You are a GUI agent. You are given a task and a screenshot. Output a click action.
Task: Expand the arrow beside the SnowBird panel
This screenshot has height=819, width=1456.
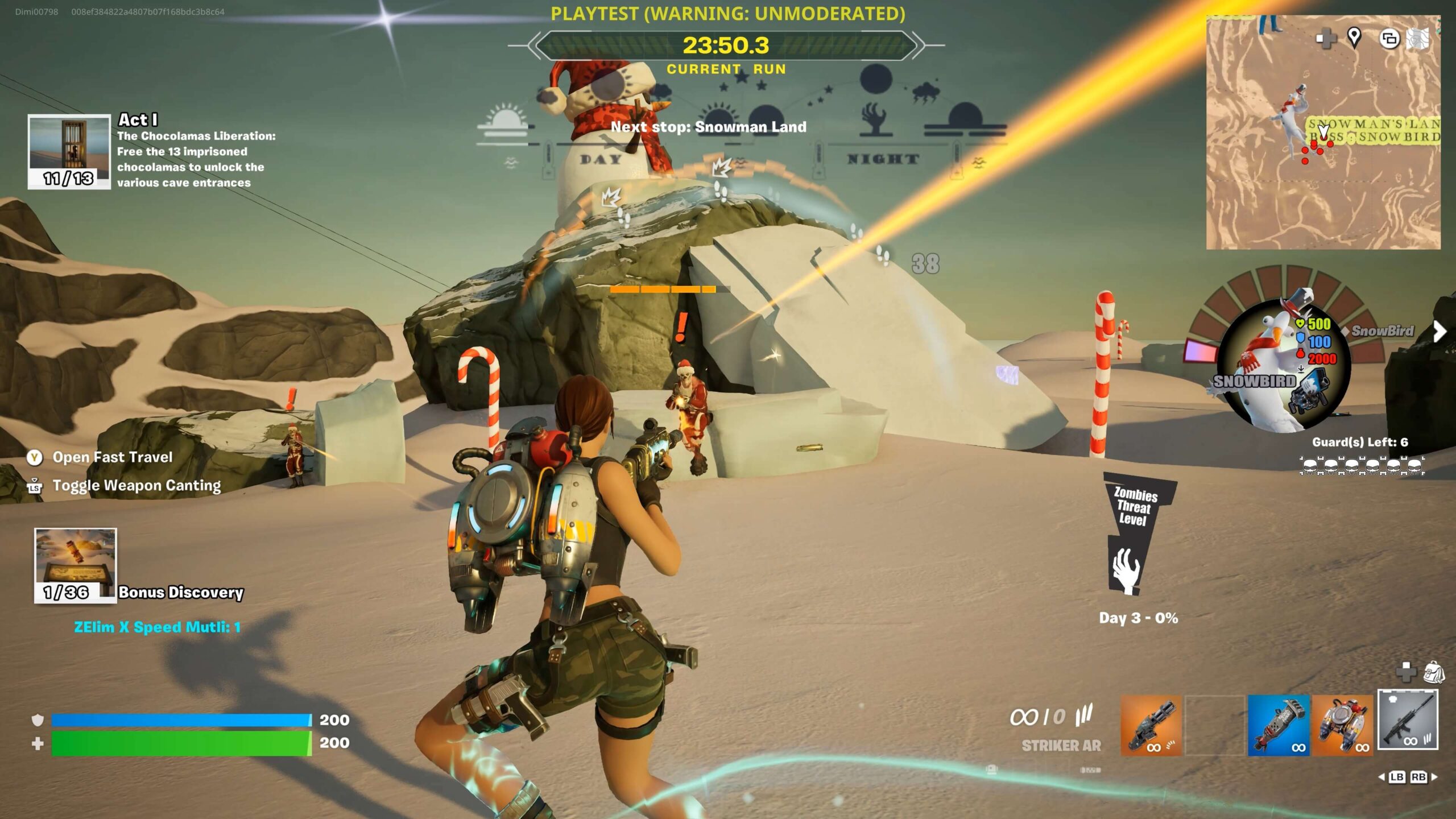coord(1439,331)
